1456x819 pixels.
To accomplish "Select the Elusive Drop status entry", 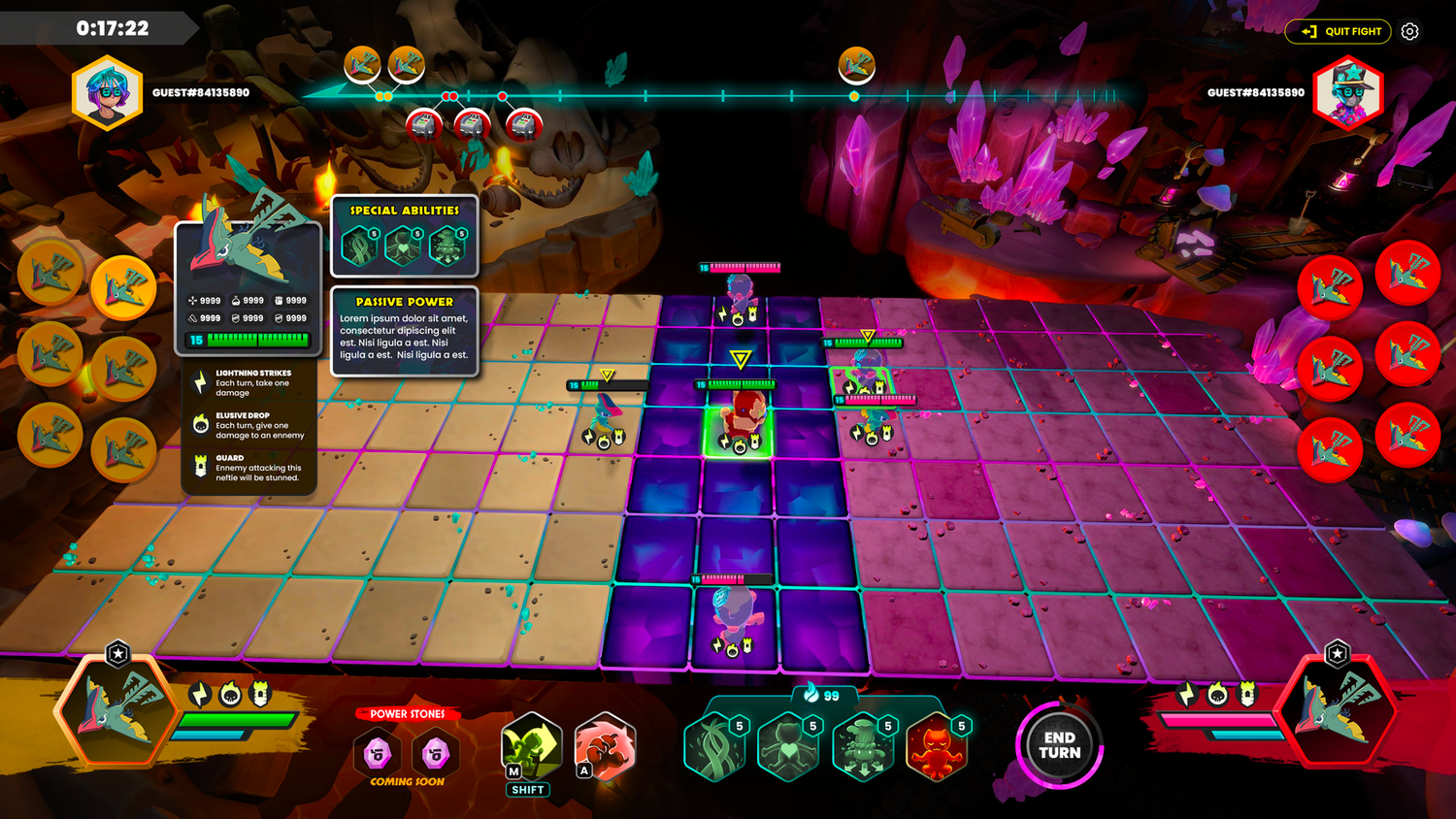I will (249, 425).
